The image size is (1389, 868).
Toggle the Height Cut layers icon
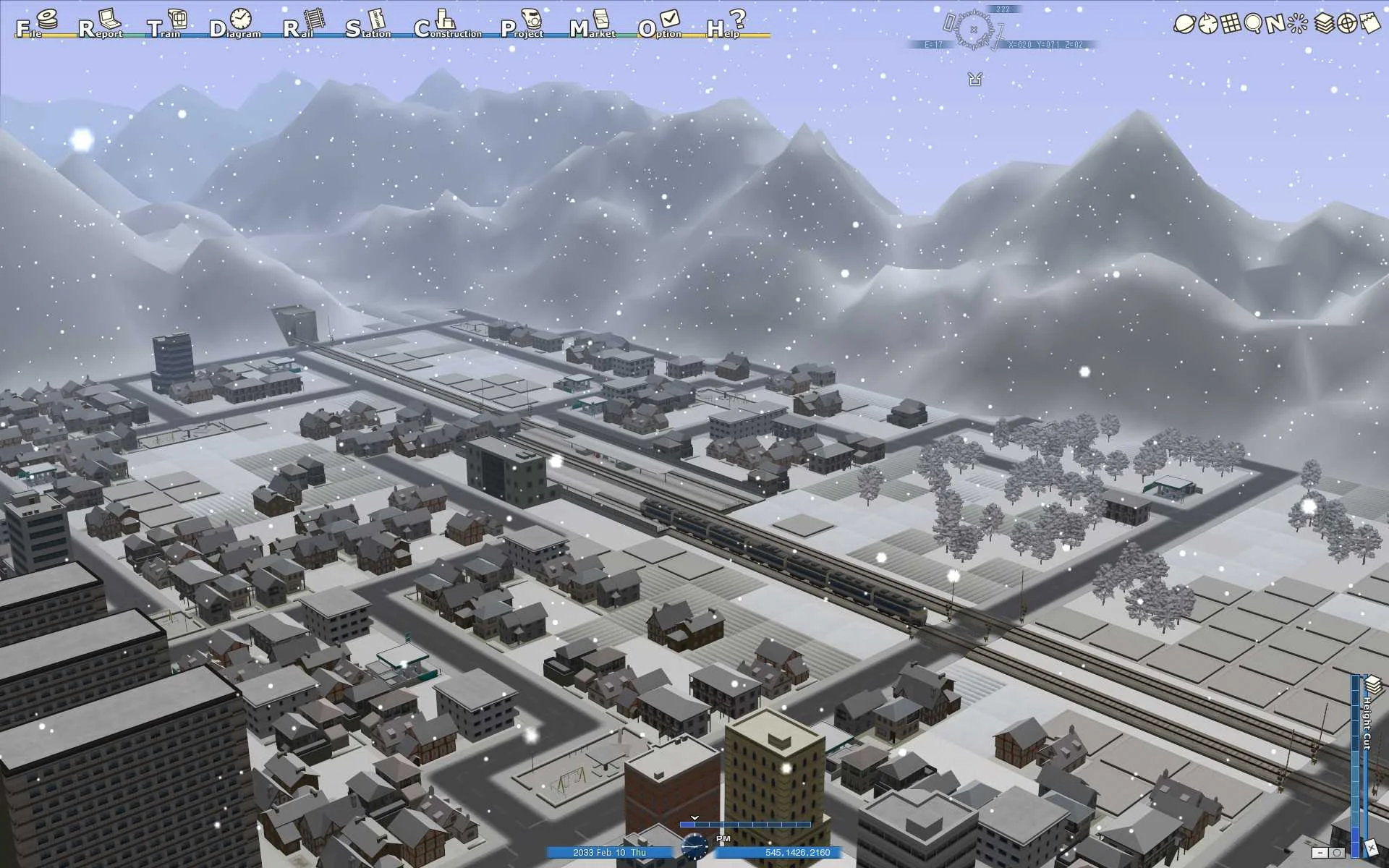click(1373, 684)
